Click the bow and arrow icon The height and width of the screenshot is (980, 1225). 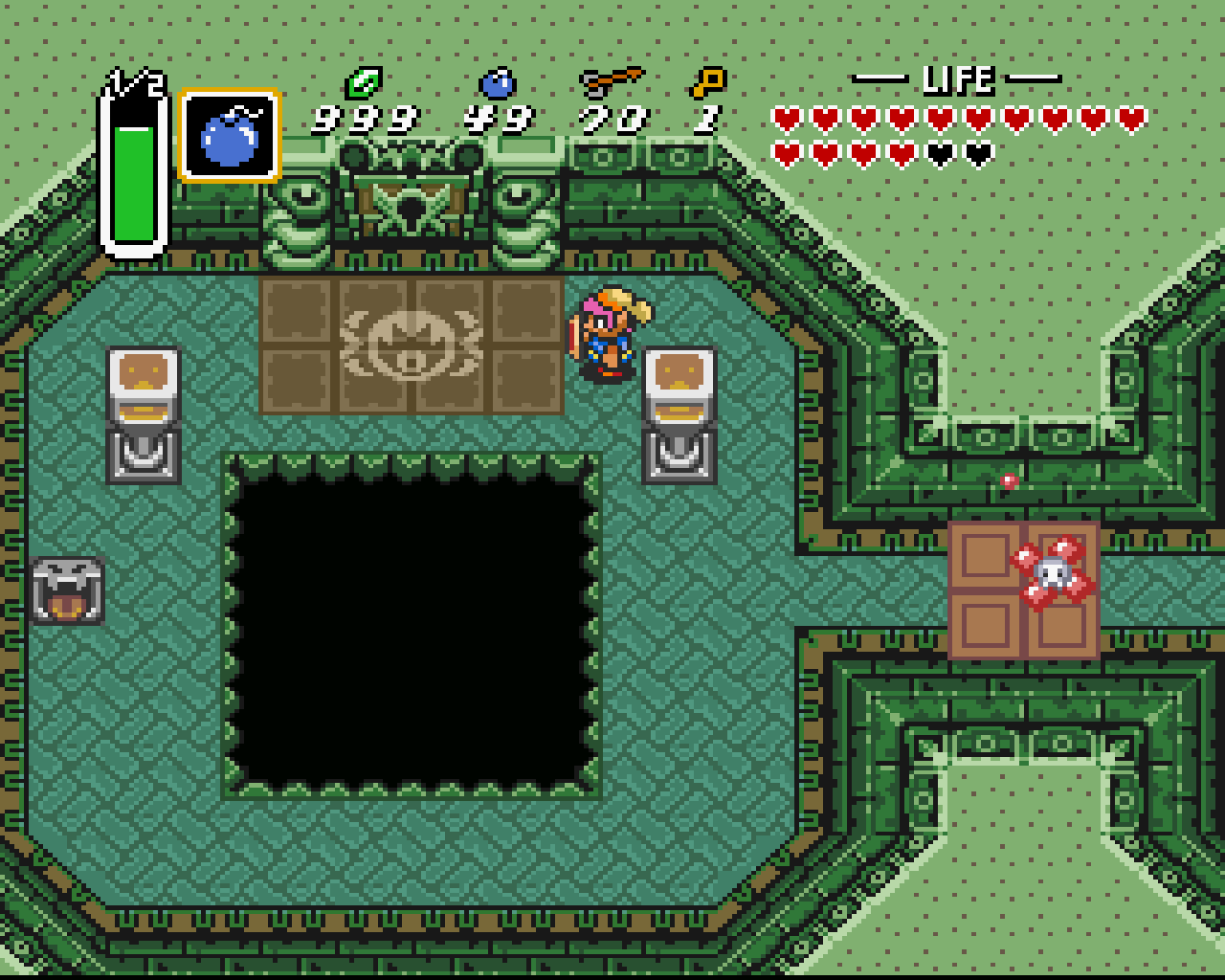[611, 82]
